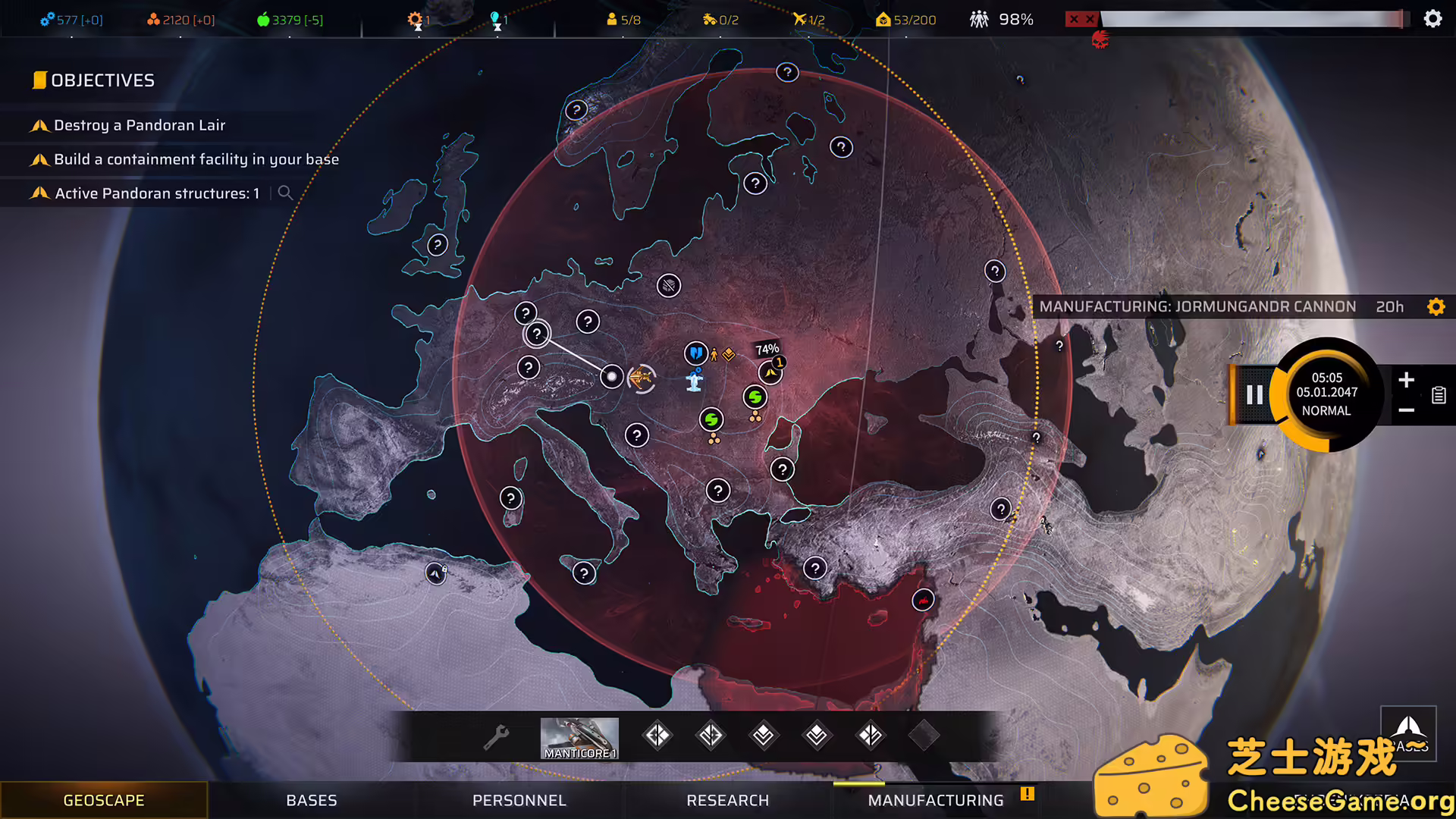Select the Build a containment facility objective
This screenshot has height=819, width=1456.
(x=196, y=159)
